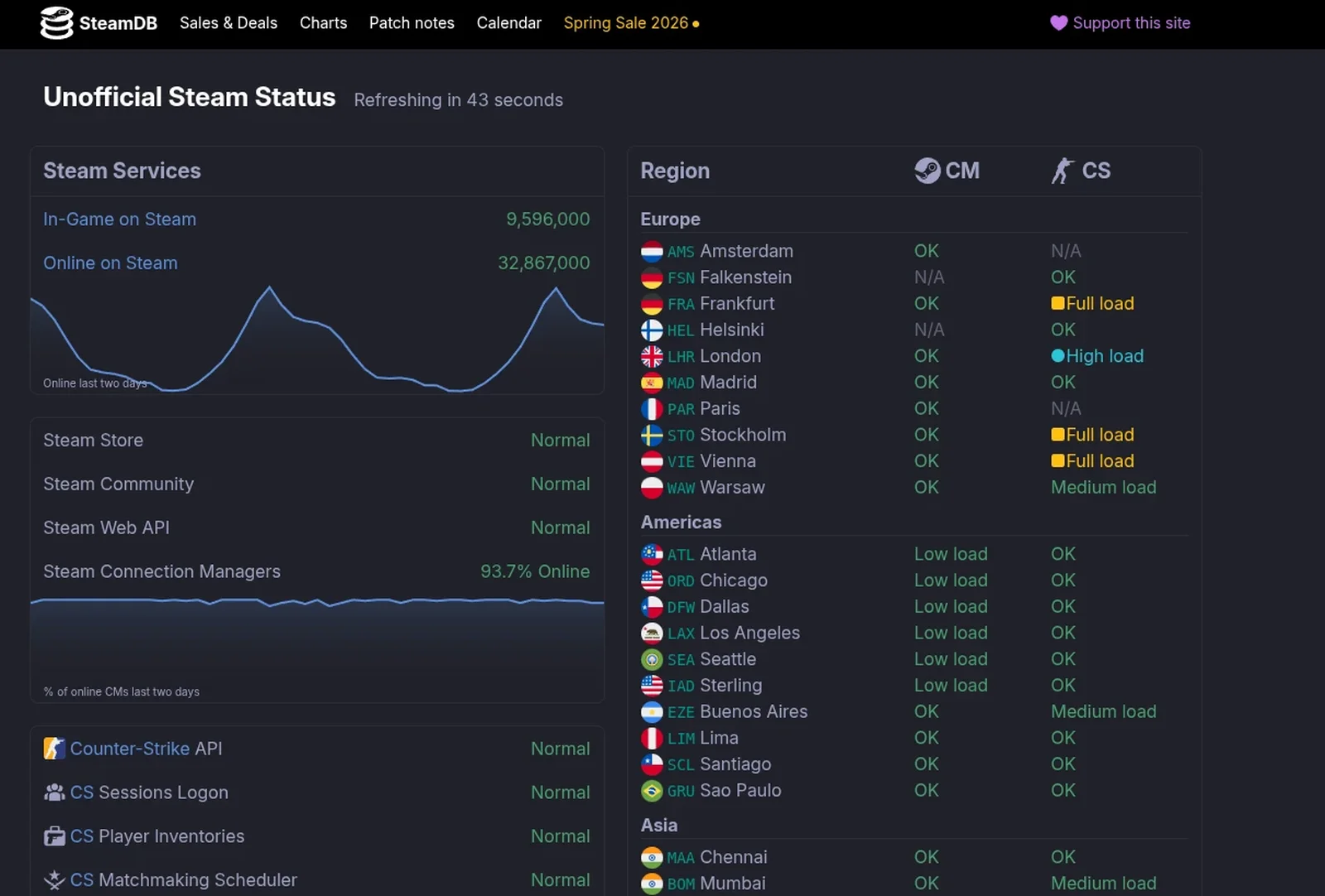This screenshot has width=1325, height=896.
Task: Click the Europe region header
Action: pos(670,219)
